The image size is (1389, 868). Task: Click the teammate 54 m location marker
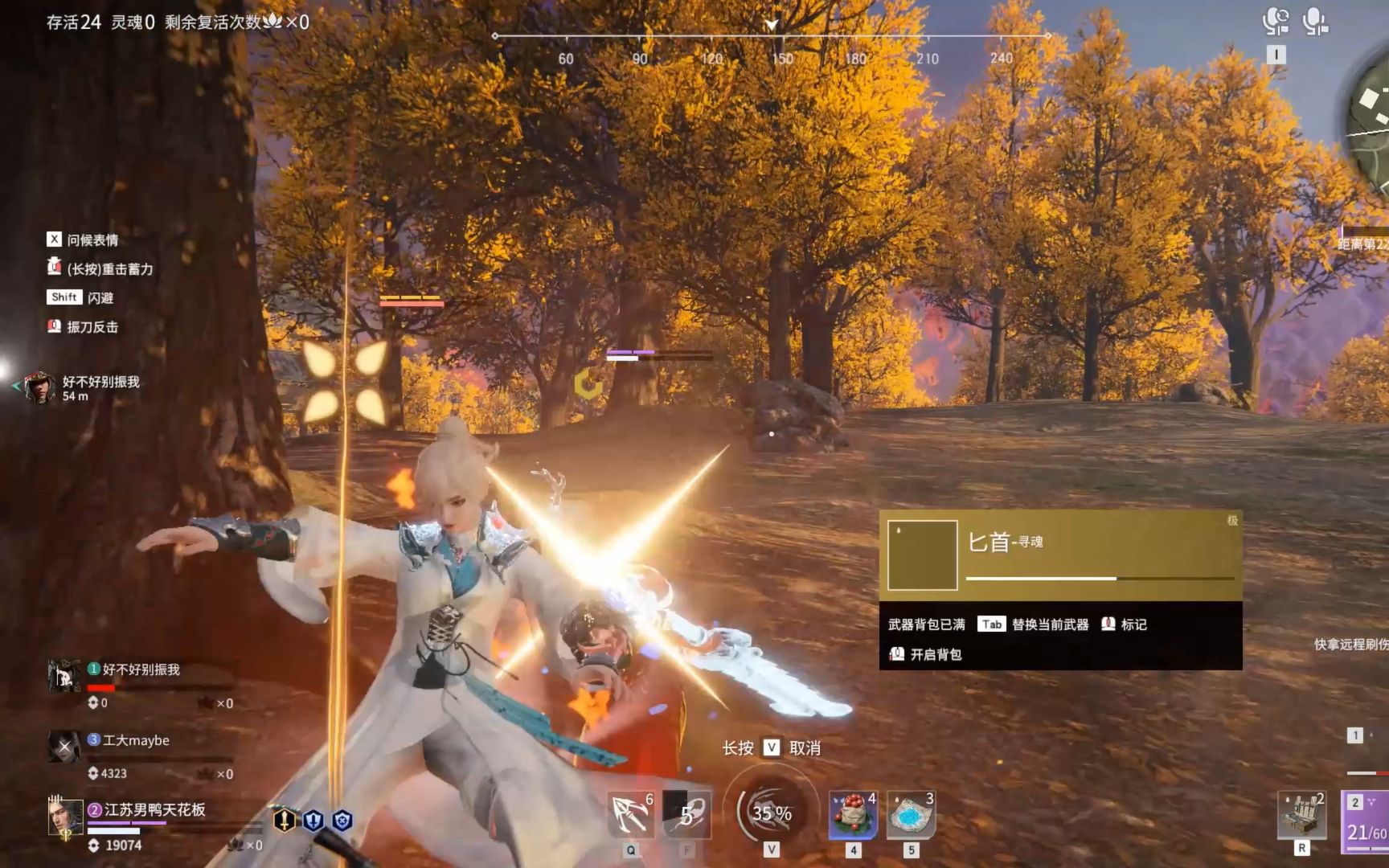[x=39, y=387]
